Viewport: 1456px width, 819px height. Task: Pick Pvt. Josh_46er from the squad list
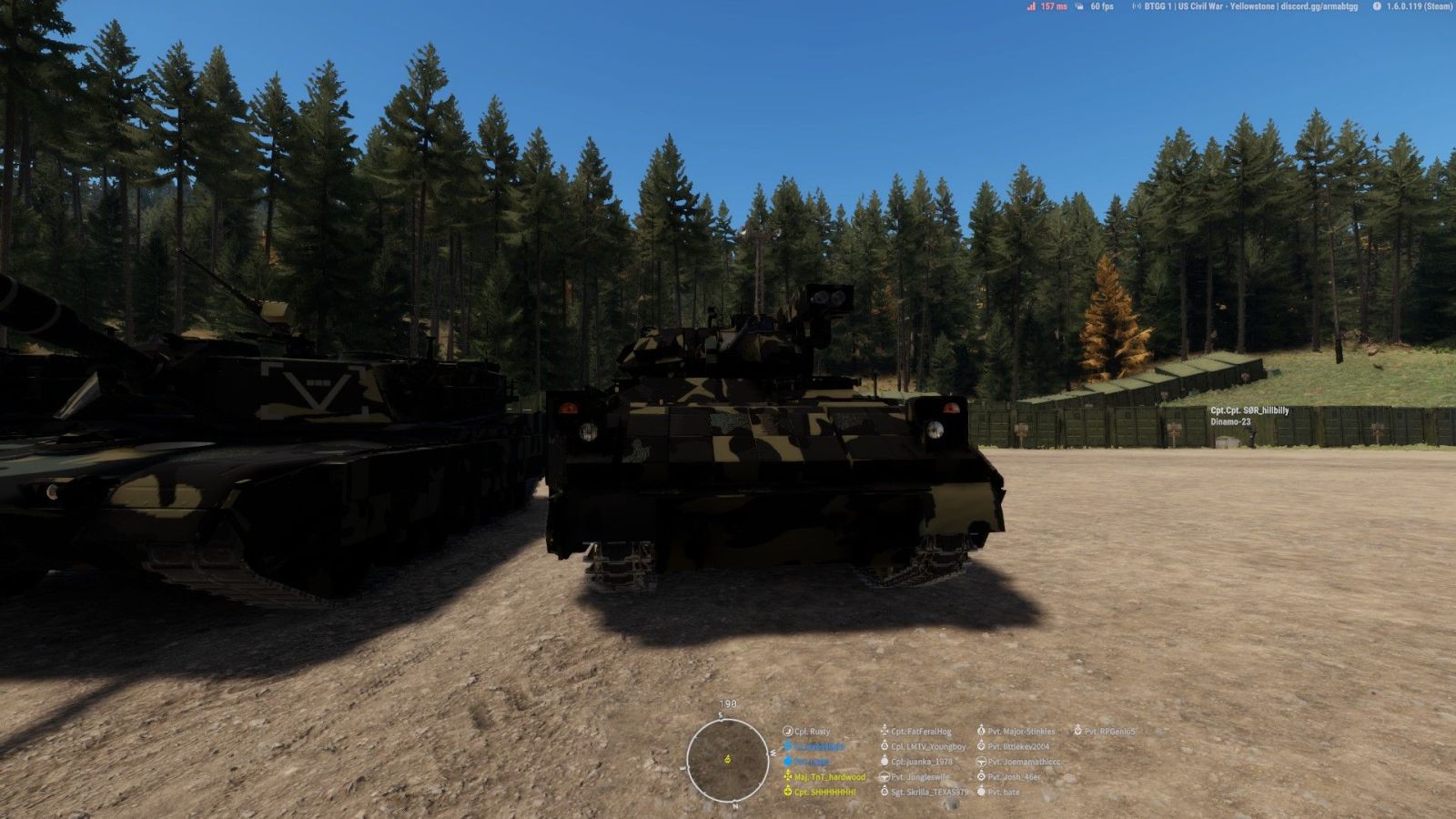pos(1014,777)
